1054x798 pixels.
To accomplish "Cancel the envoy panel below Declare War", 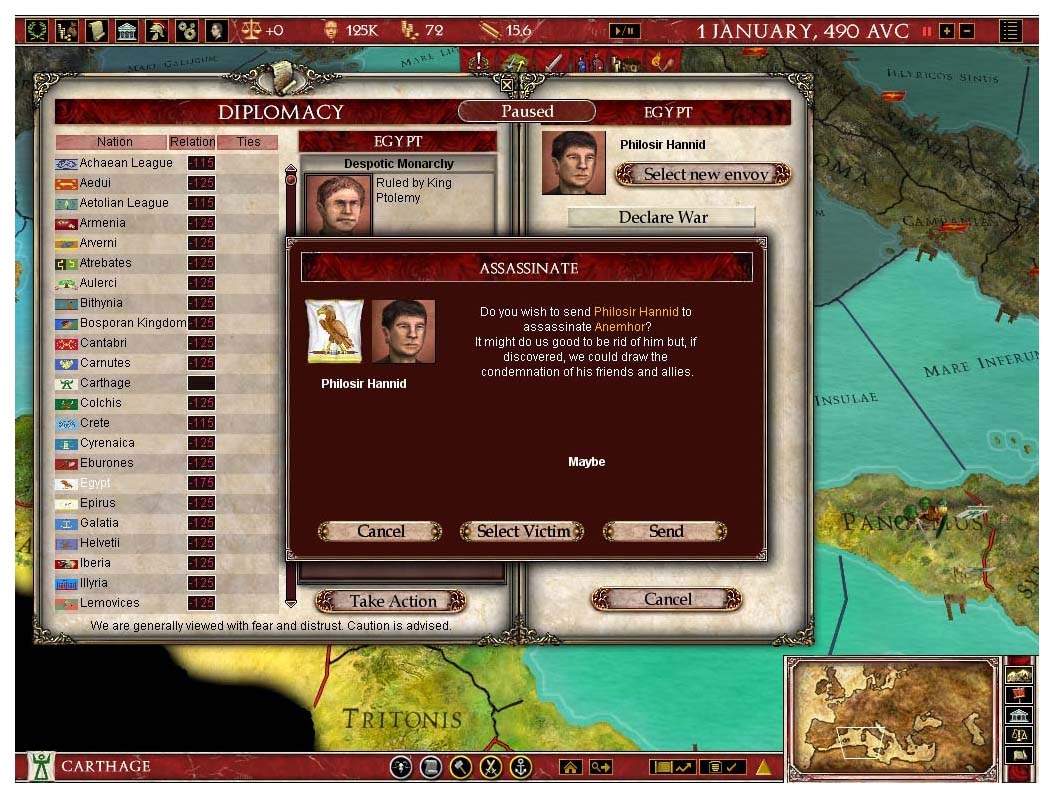I will (x=667, y=599).
